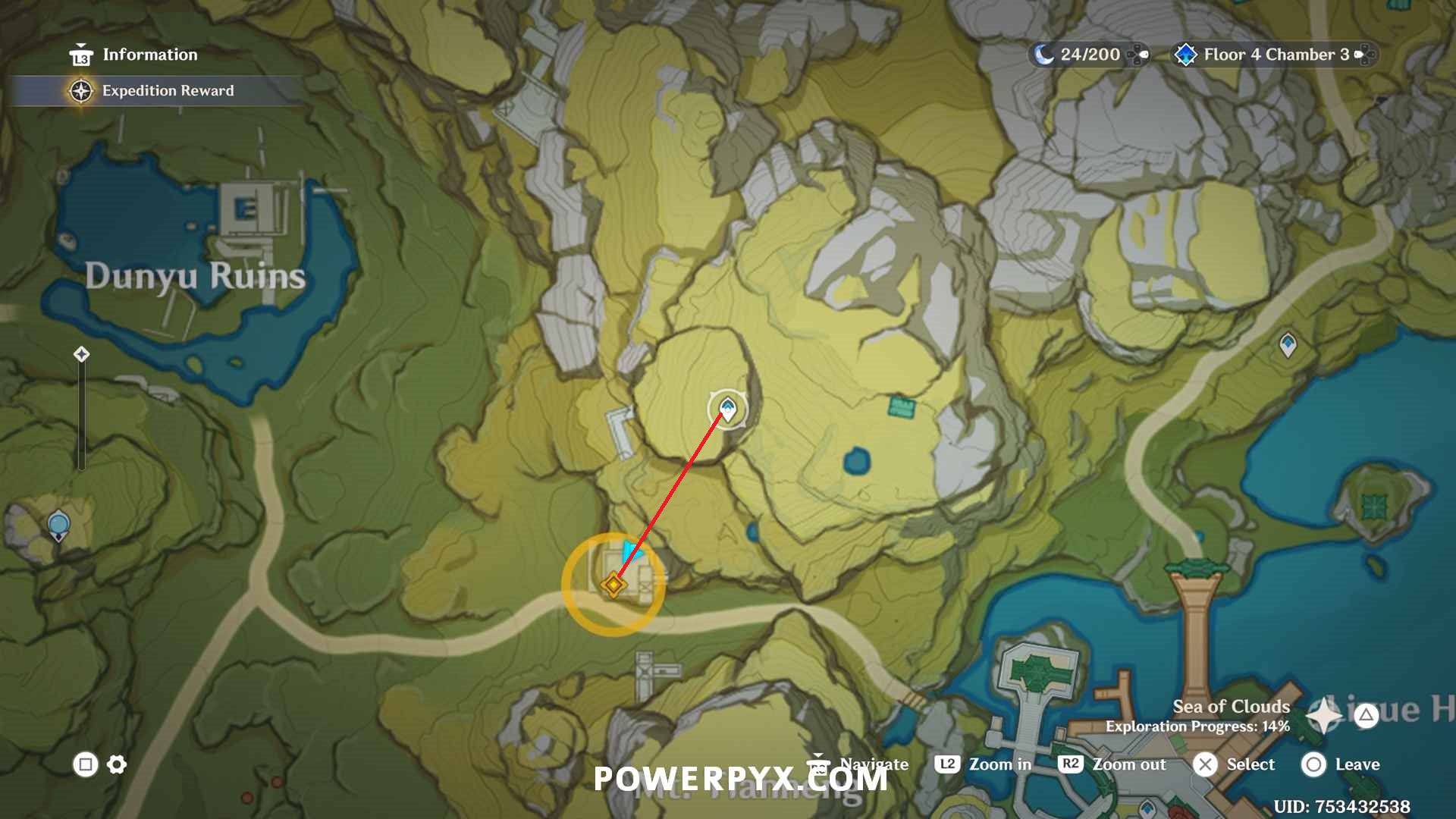Click the map zoom slider handle
Image resolution: width=1456 pixels, height=819 pixels.
pyautogui.click(x=82, y=354)
